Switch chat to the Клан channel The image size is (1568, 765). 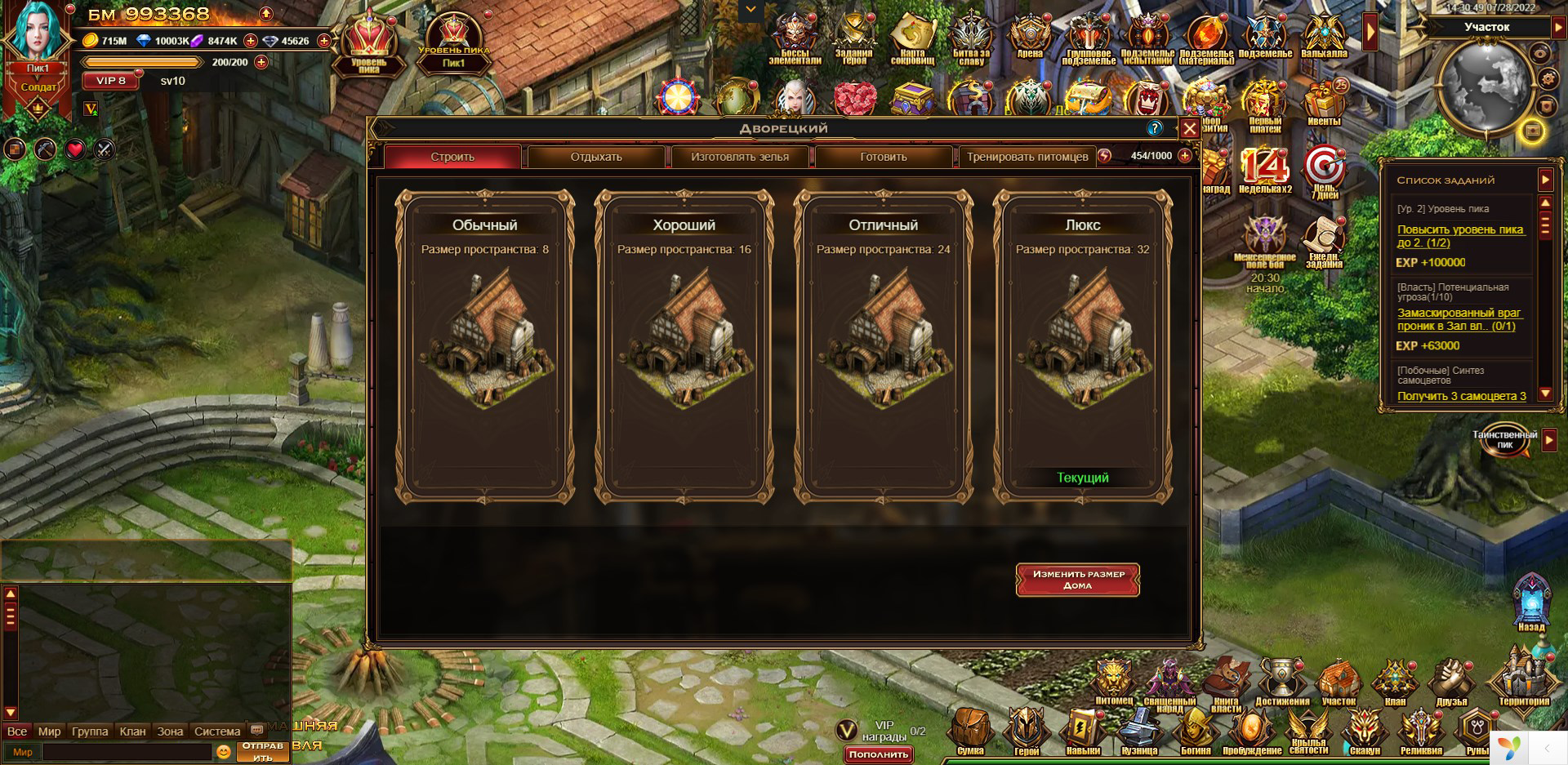(132, 732)
